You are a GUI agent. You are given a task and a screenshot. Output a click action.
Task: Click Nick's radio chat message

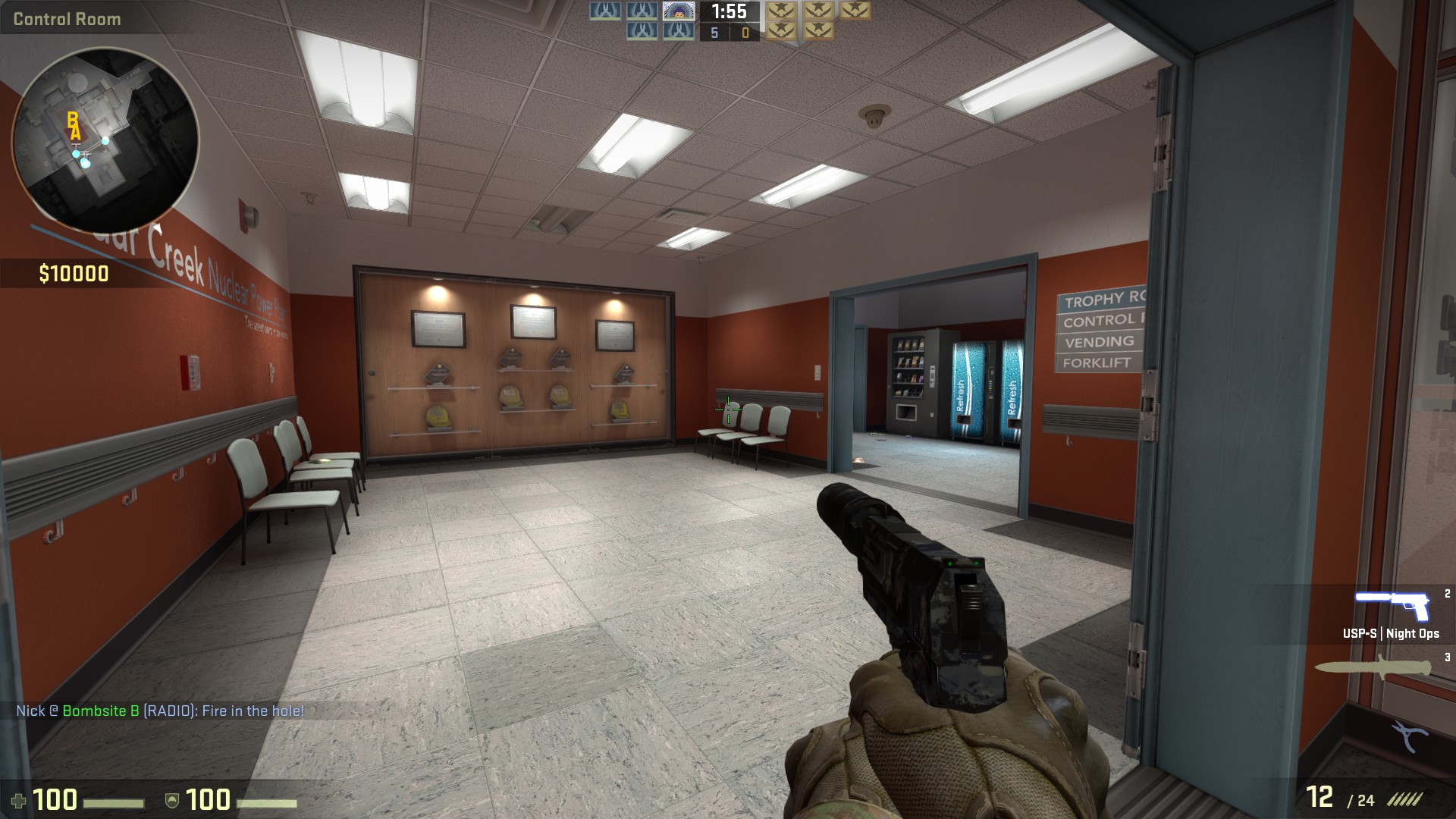(160, 711)
